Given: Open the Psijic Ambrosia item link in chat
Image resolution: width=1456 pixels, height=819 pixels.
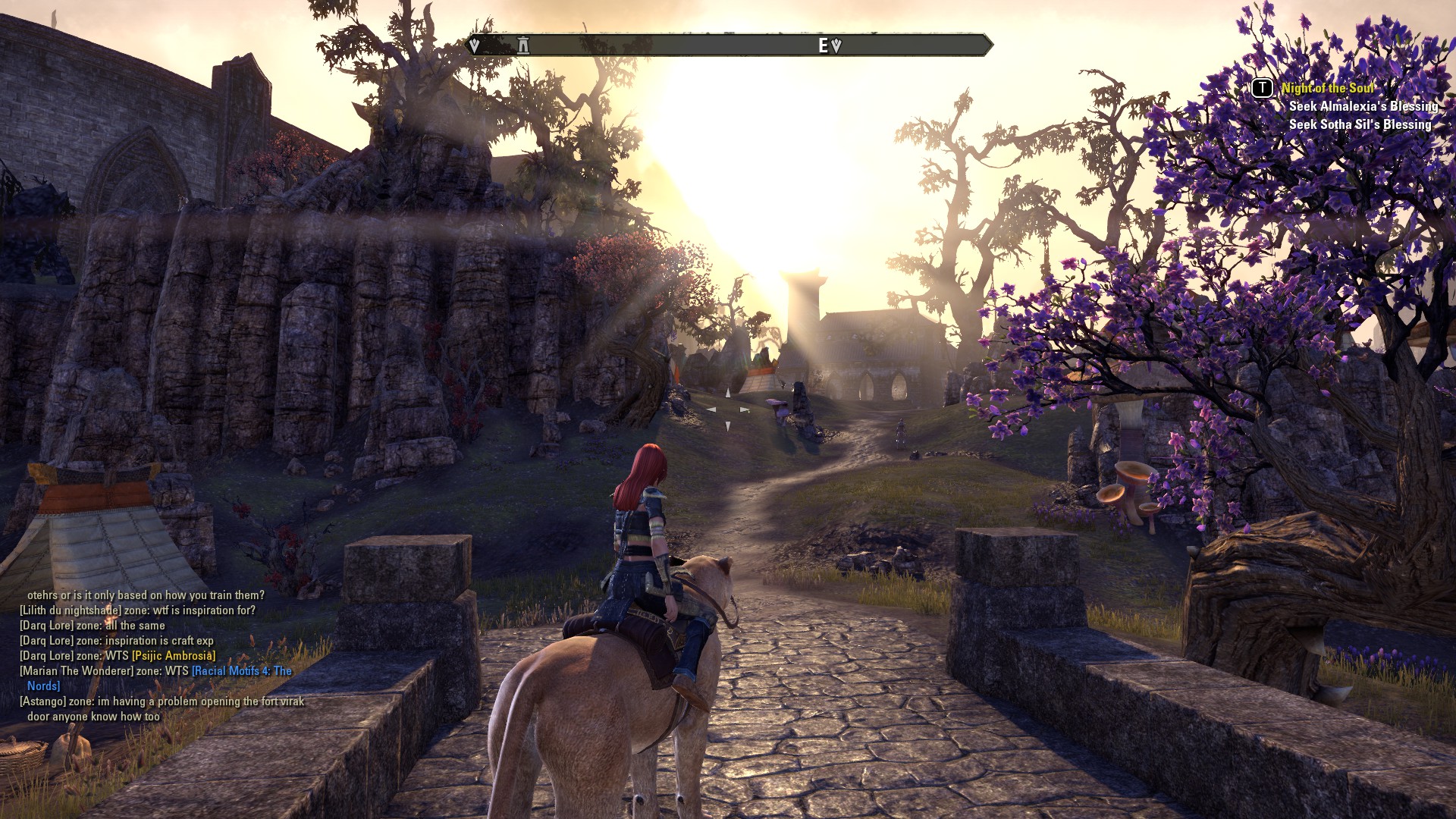Looking at the screenshot, I should tap(174, 656).
